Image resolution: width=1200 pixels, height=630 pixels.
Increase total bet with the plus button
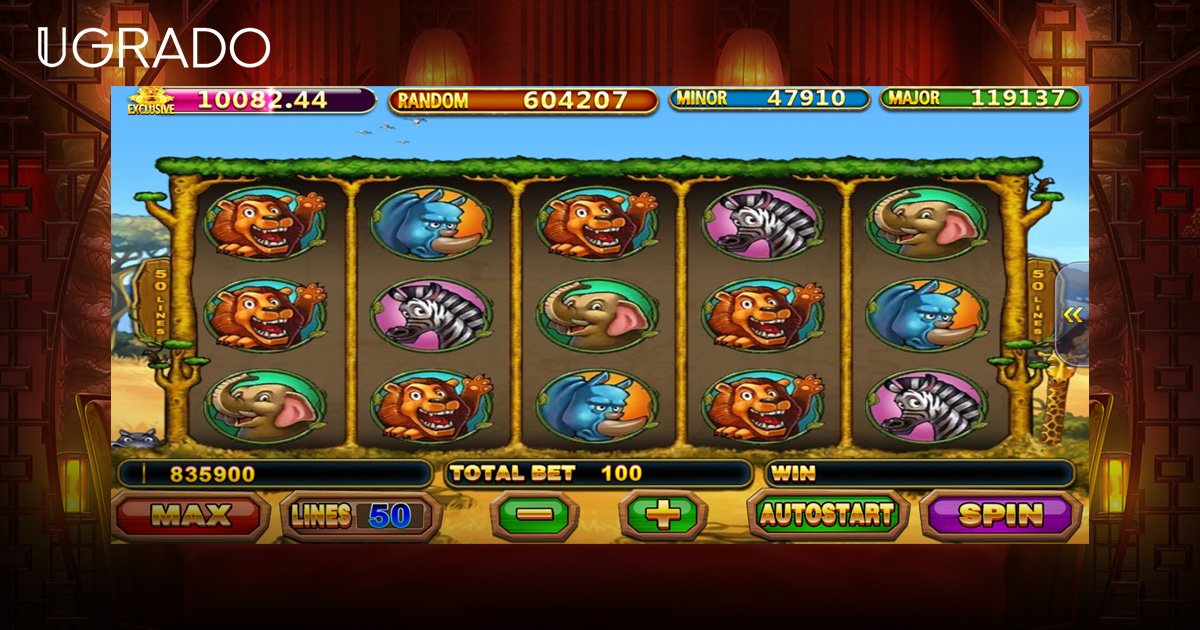pyautogui.click(x=662, y=516)
